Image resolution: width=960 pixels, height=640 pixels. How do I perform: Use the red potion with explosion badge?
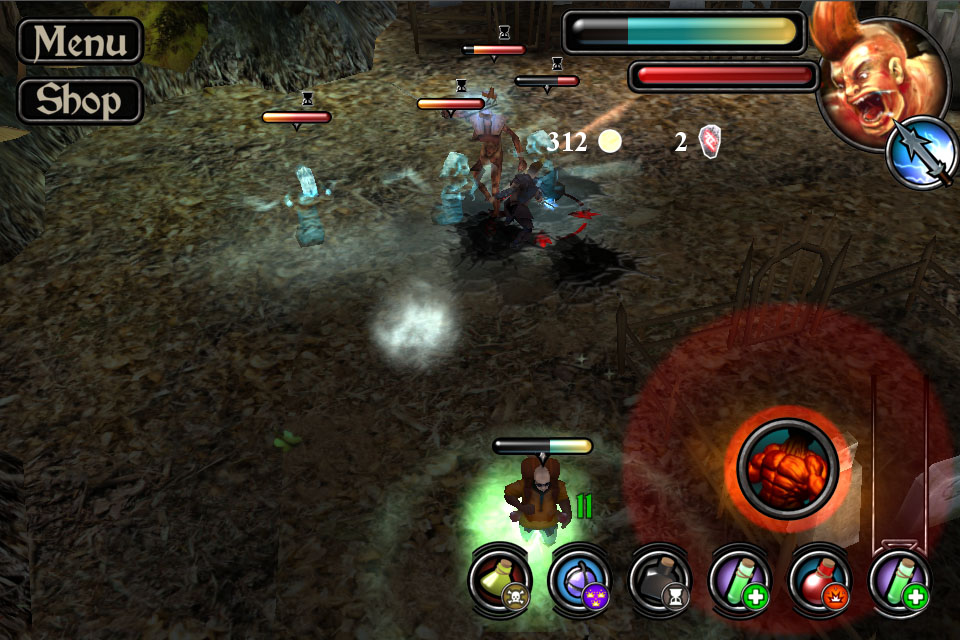click(820, 580)
